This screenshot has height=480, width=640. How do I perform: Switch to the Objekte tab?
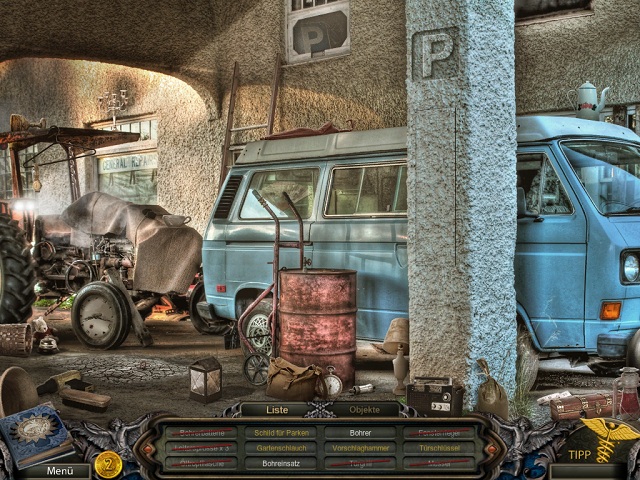[x=363, y=408]
